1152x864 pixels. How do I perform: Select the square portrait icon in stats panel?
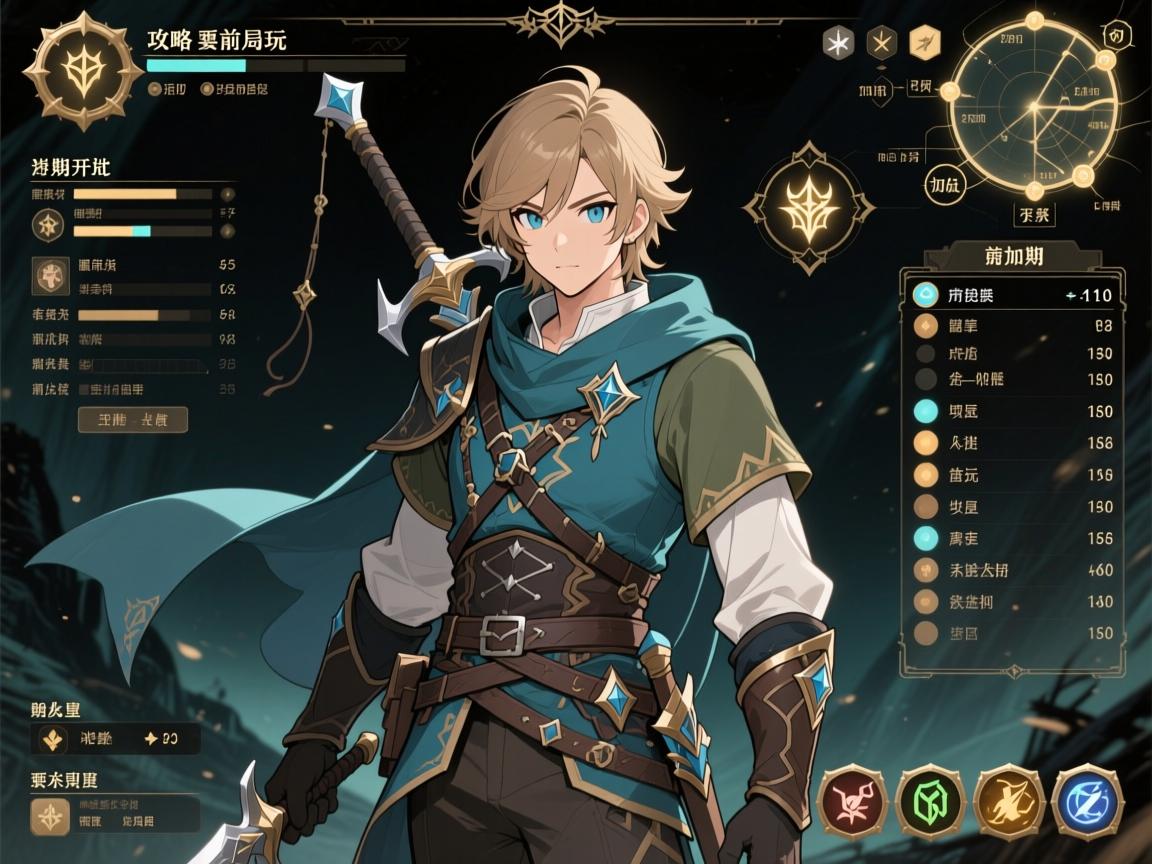pos(48,275)
